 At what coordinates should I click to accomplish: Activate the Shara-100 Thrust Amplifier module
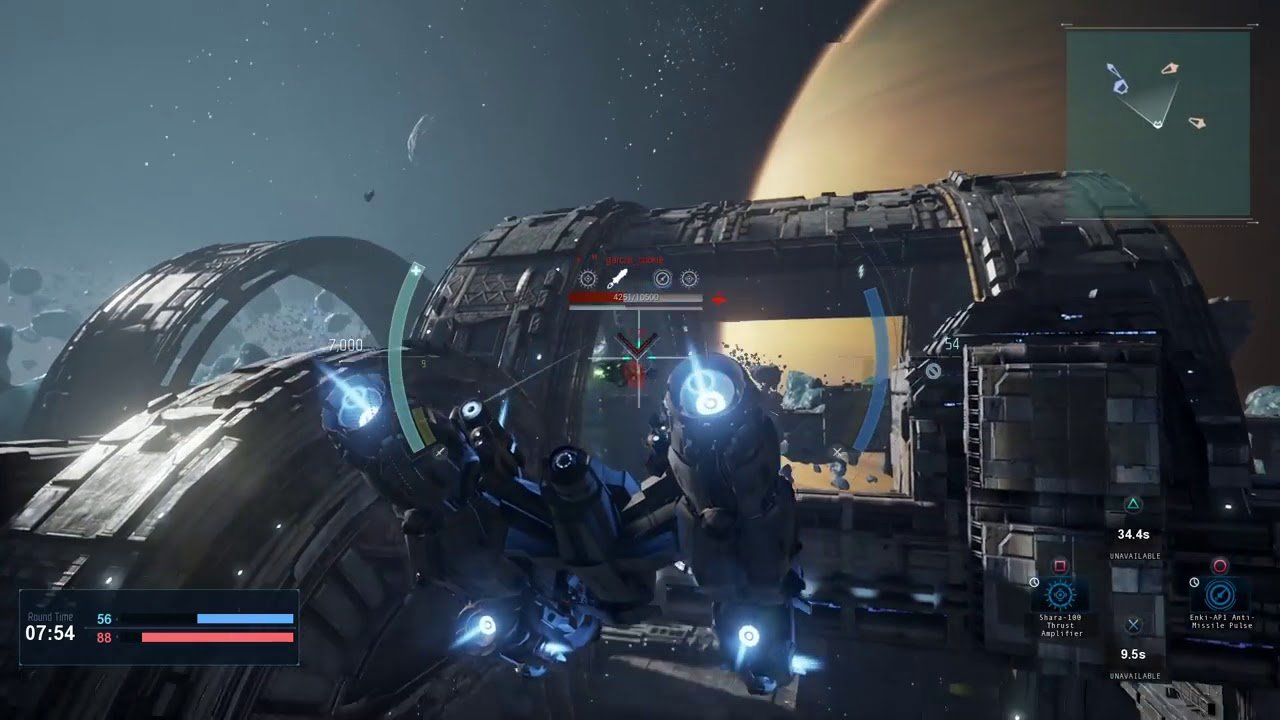pos(1060,595)
